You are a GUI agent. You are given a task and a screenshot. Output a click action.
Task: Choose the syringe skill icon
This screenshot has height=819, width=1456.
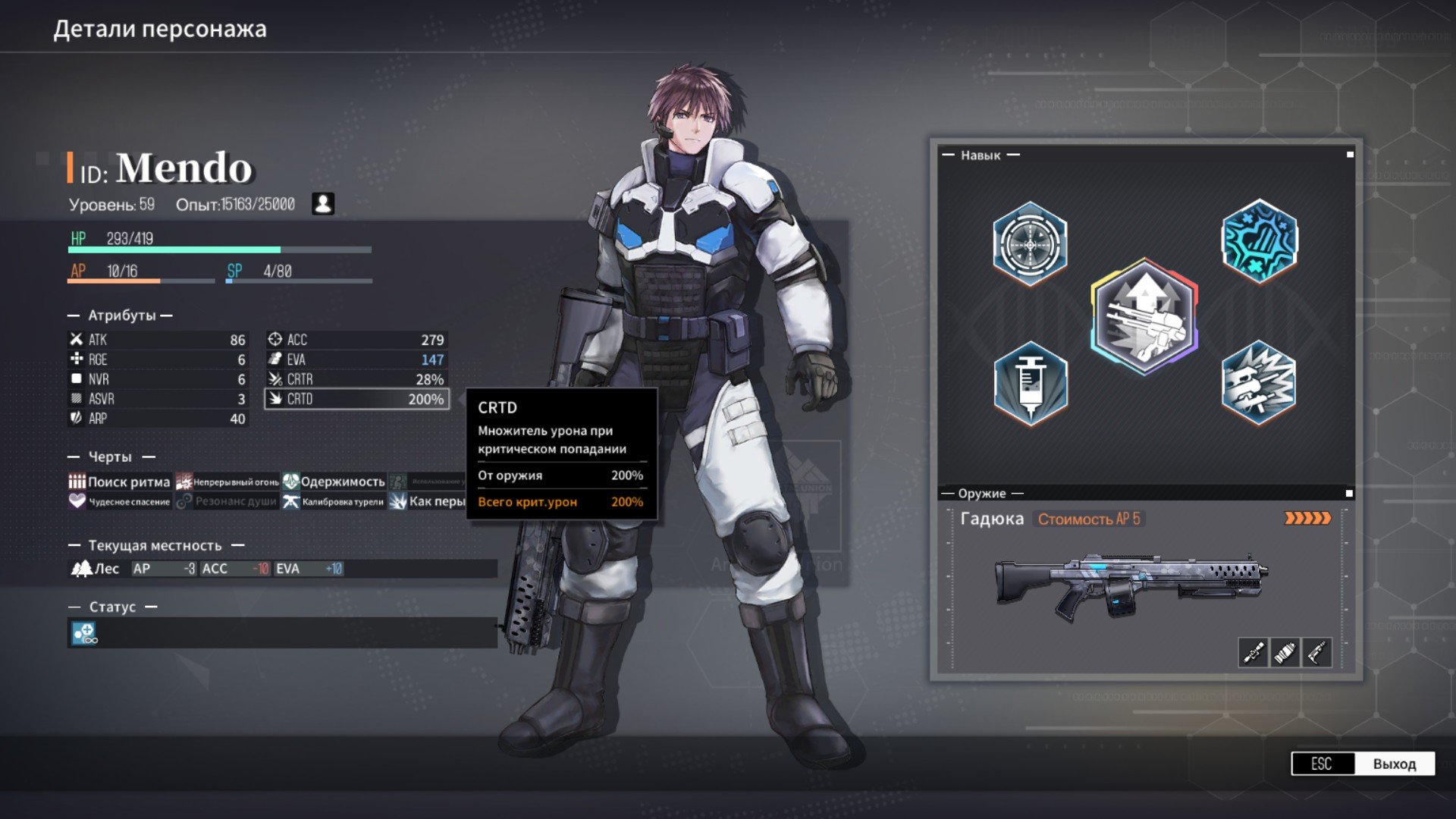(x=1030, y=383)
